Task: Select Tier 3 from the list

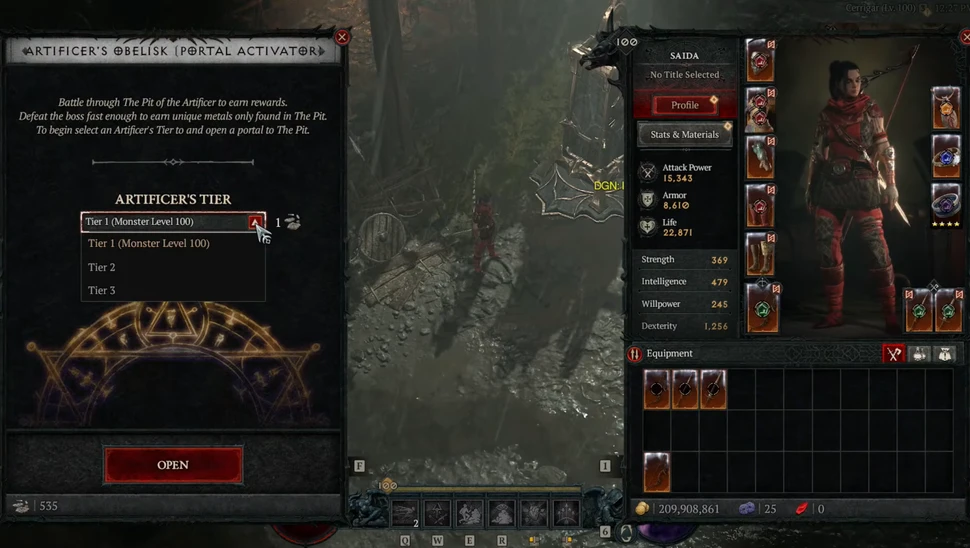Action: [102, 291]
